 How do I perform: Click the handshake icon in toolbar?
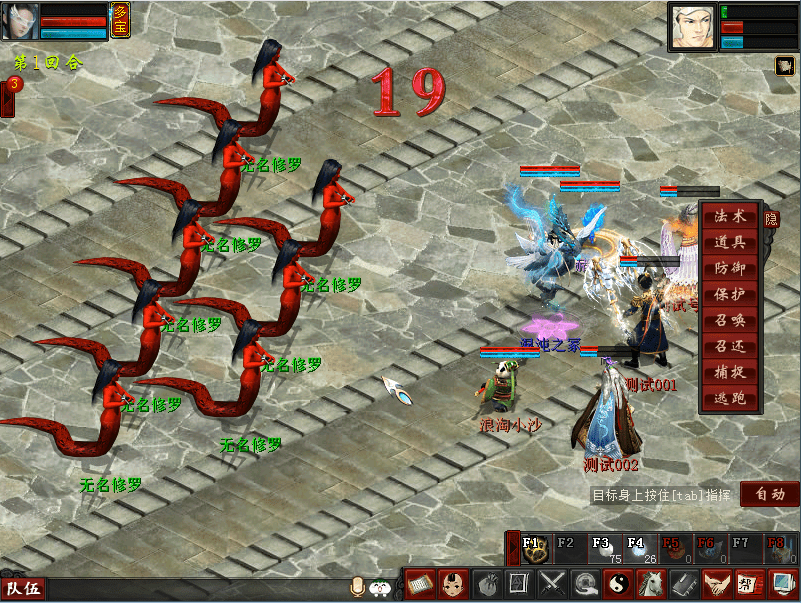pos(715,583)
